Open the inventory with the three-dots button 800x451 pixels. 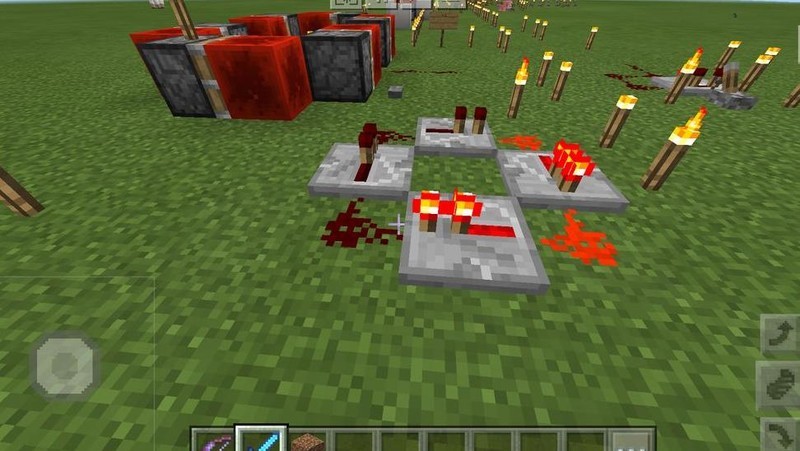point(632,441)
